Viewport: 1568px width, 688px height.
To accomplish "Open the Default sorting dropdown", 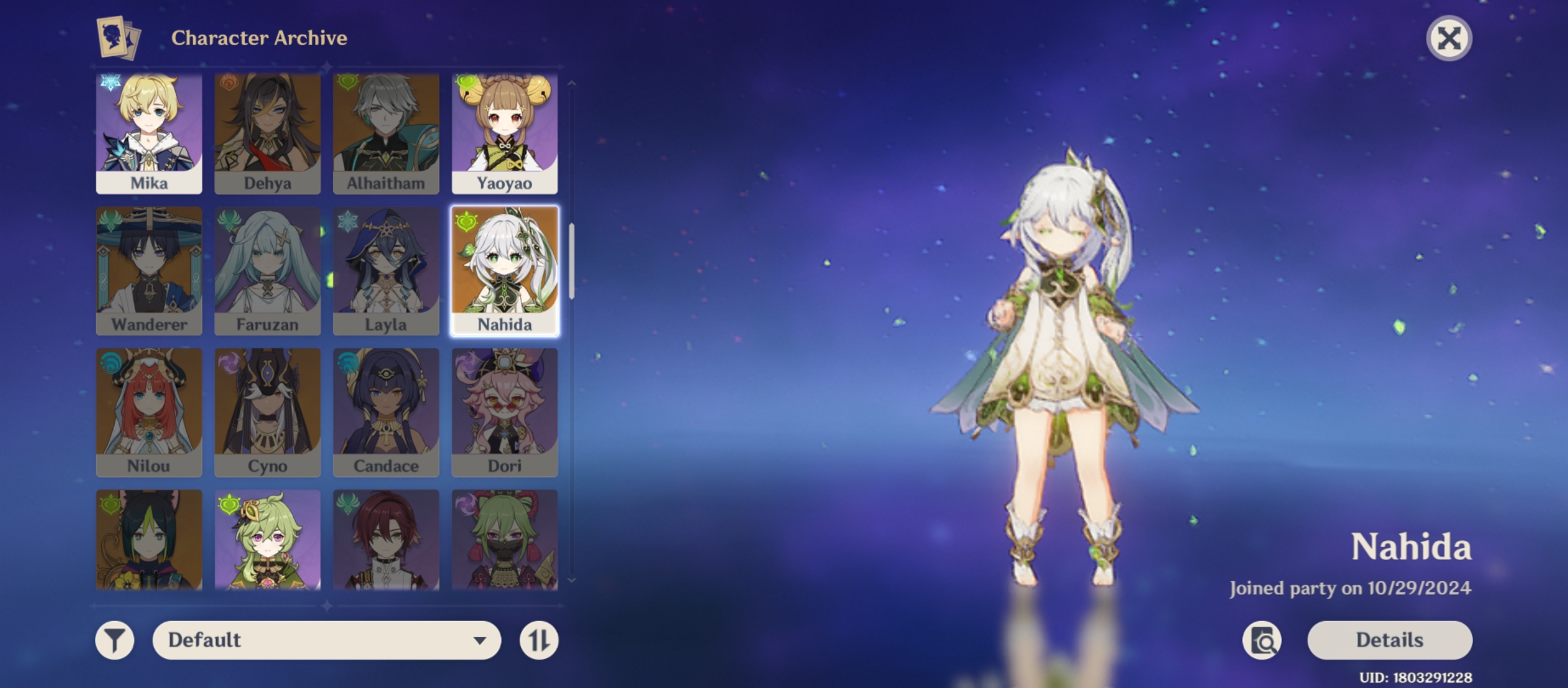I will point(325,640).
